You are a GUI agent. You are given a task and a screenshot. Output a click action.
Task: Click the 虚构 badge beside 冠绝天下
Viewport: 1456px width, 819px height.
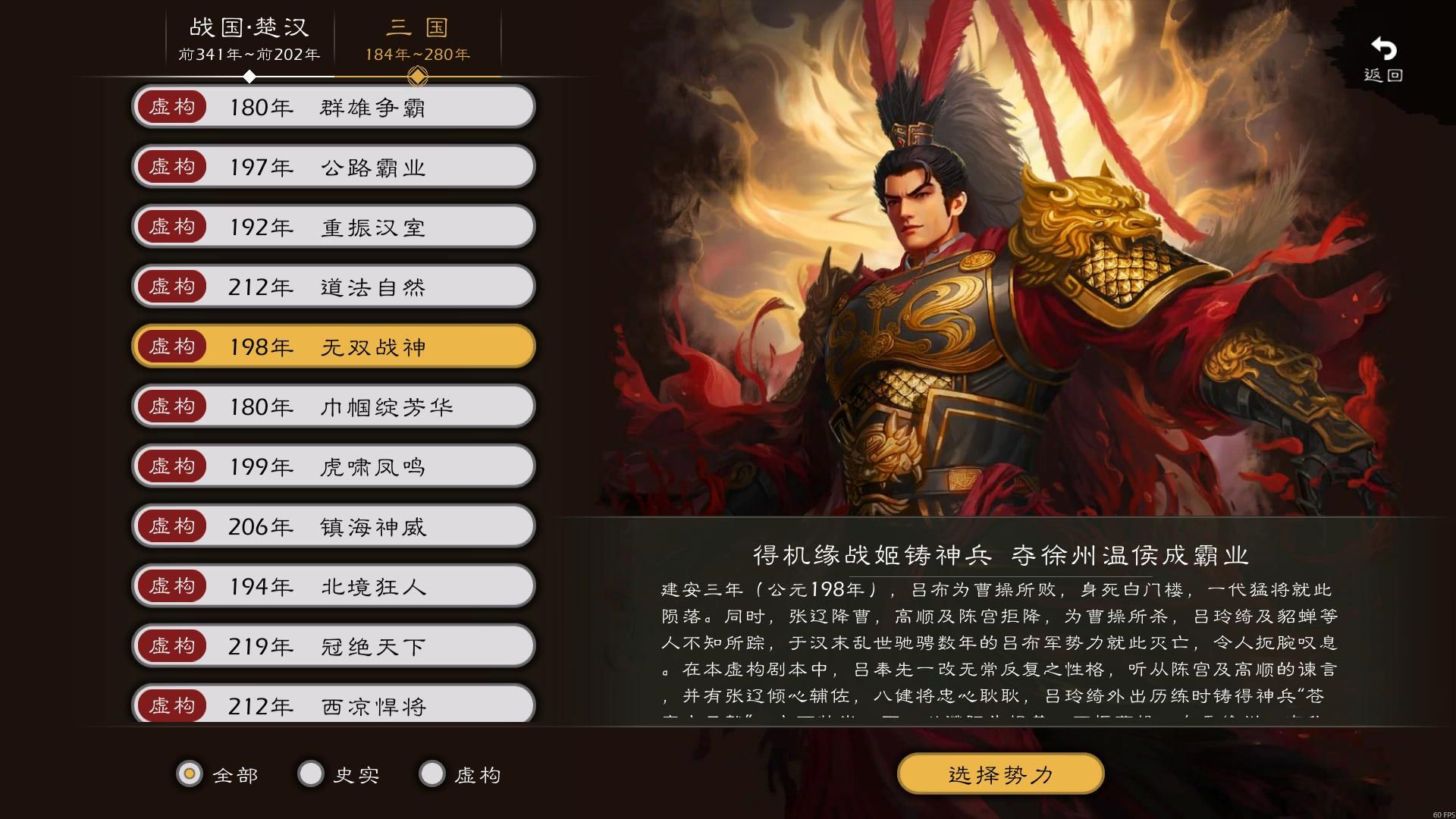tap(172, 645)
